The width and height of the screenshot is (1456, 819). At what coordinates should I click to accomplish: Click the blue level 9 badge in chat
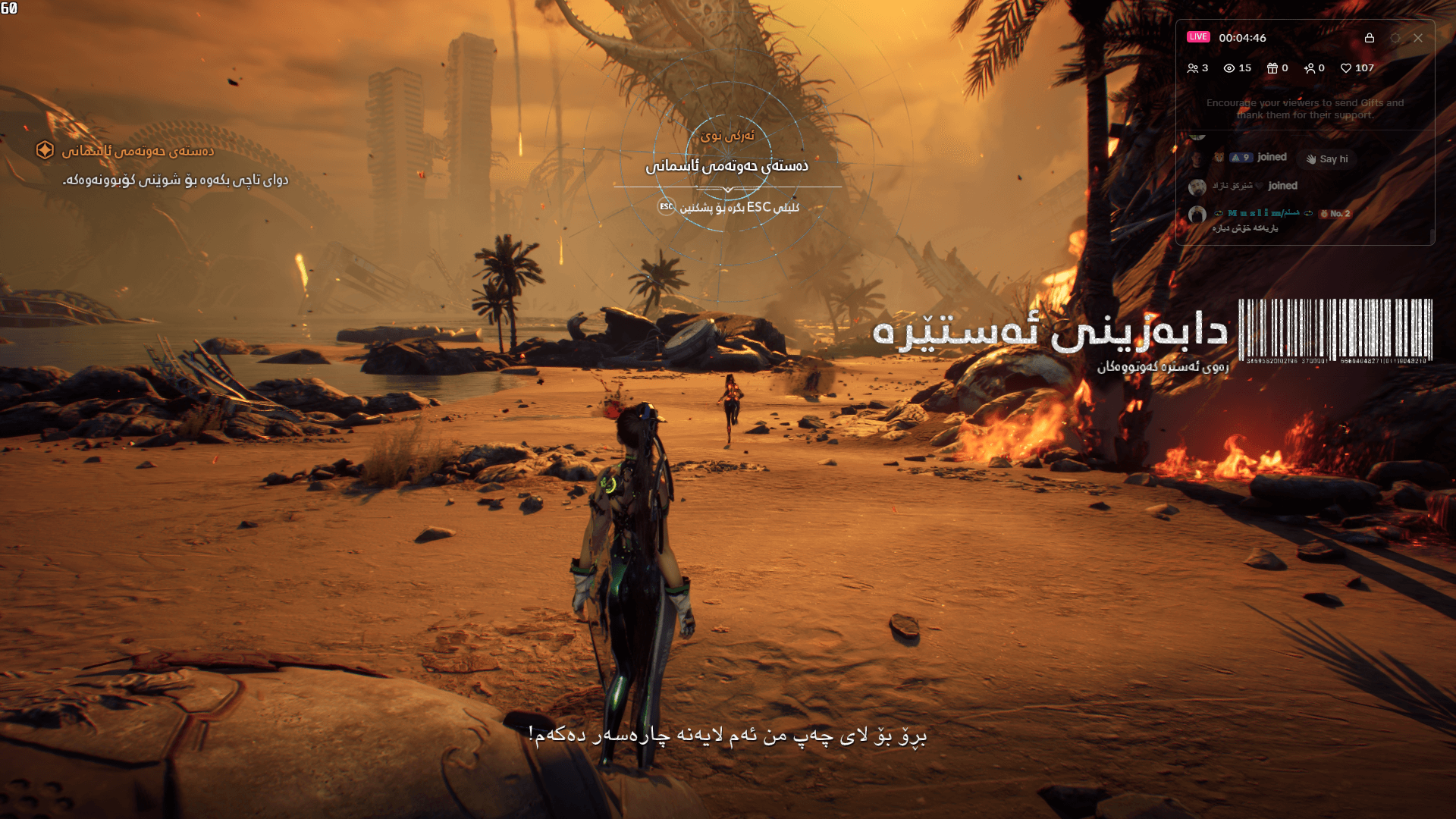pos(1241,157)
